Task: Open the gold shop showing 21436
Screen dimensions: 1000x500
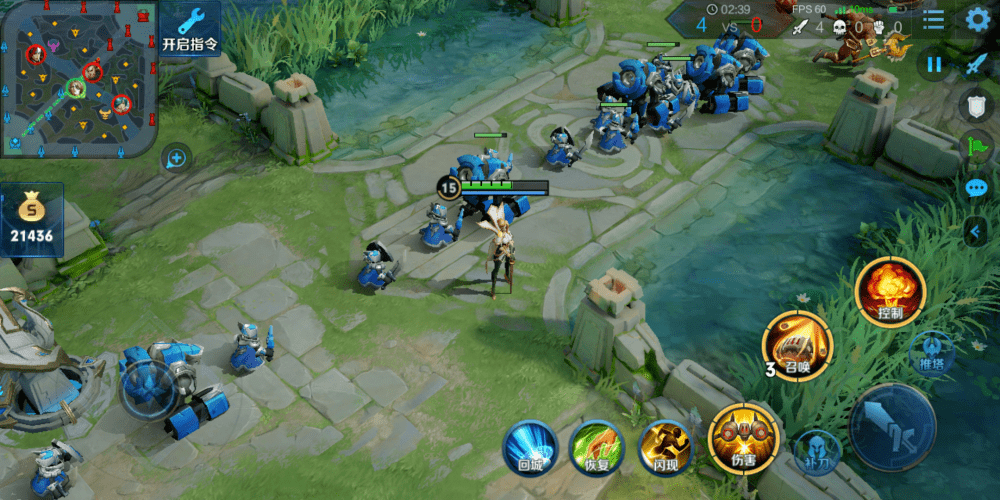Action: click(x=32, y=221)
